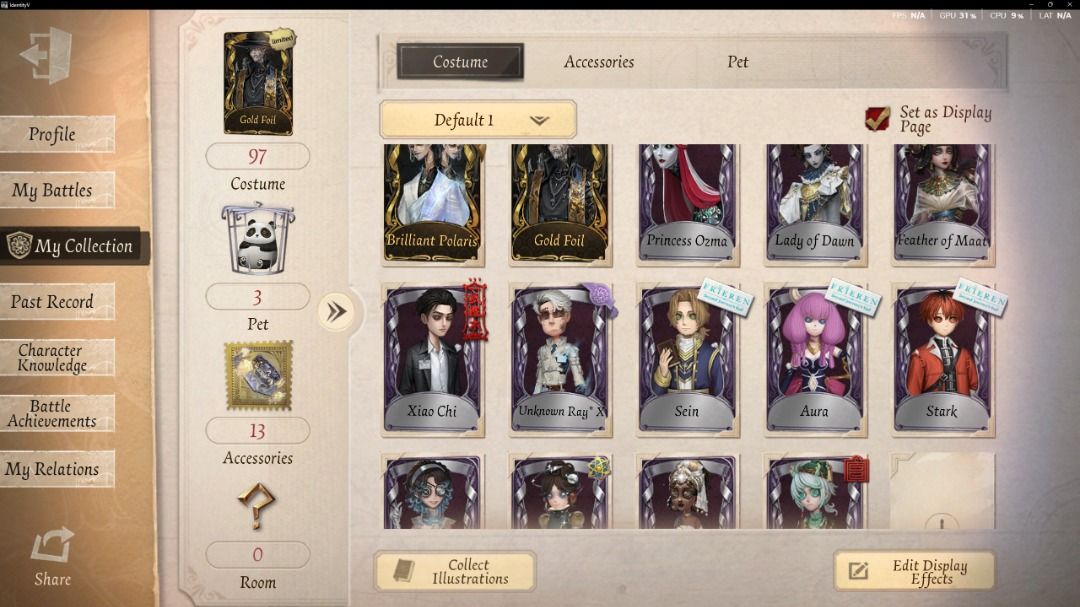Pick the Aura costume card
The image size is (1080, 607).
click(814, 360)
